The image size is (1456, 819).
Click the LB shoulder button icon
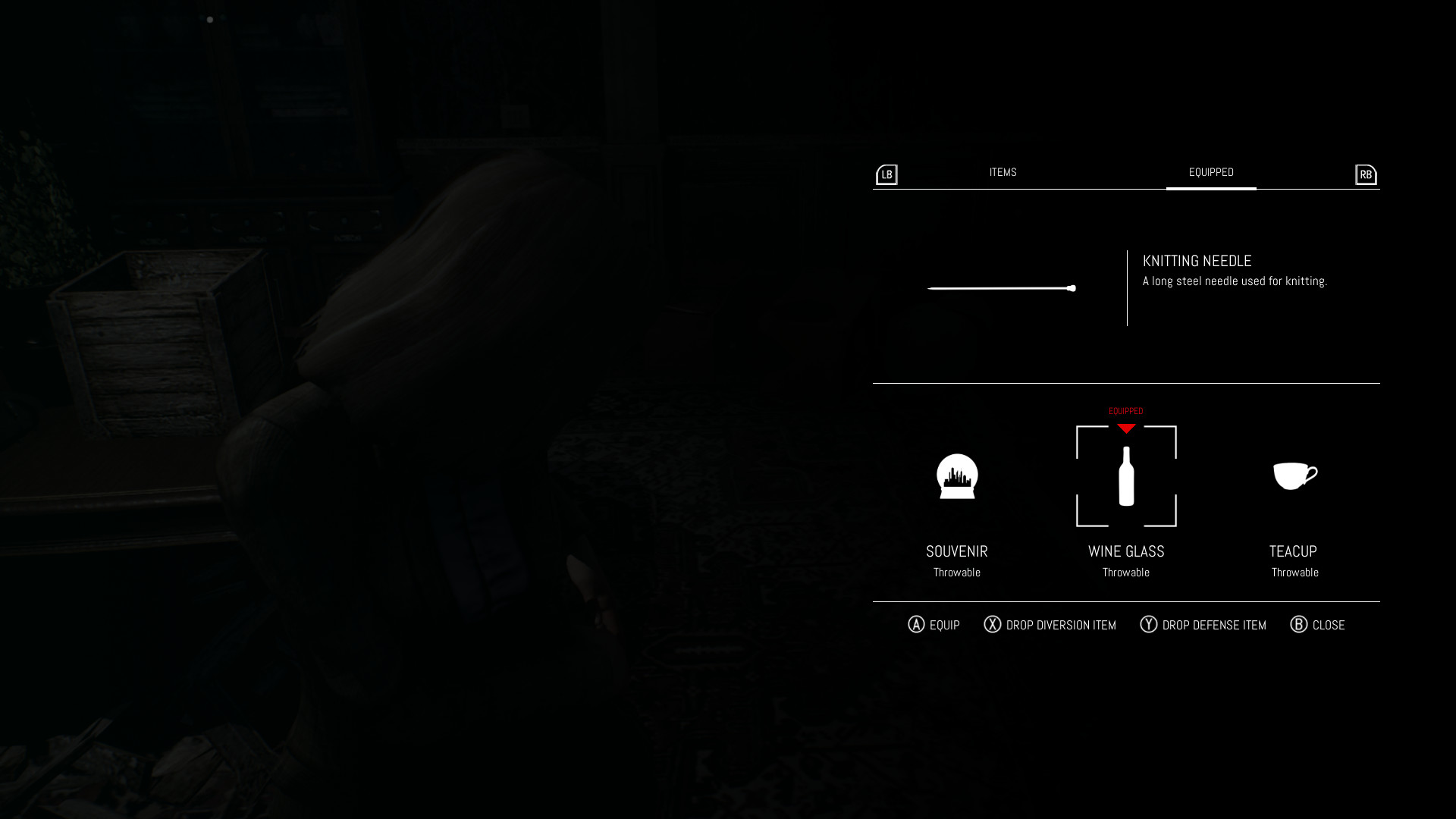point(886,174)
